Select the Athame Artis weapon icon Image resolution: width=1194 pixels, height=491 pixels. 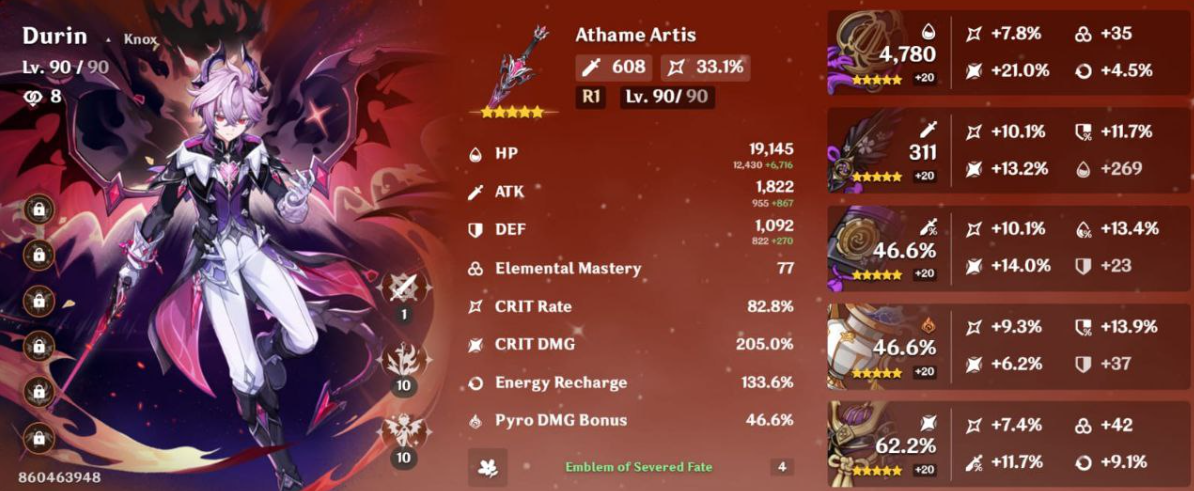(516, 68)
